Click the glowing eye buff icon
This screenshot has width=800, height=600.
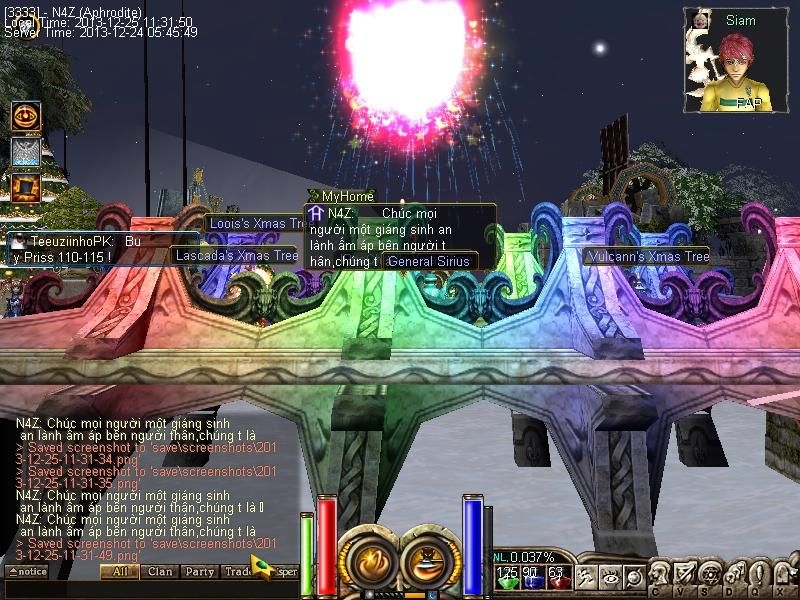click(26, 117)
